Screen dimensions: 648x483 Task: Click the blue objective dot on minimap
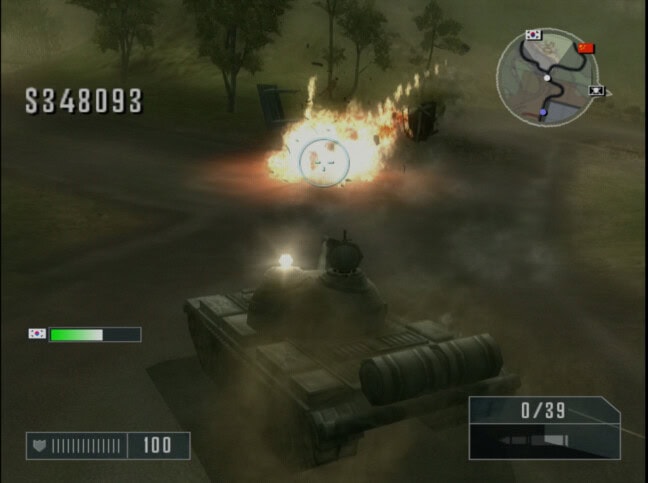click(x=543, y=113)
